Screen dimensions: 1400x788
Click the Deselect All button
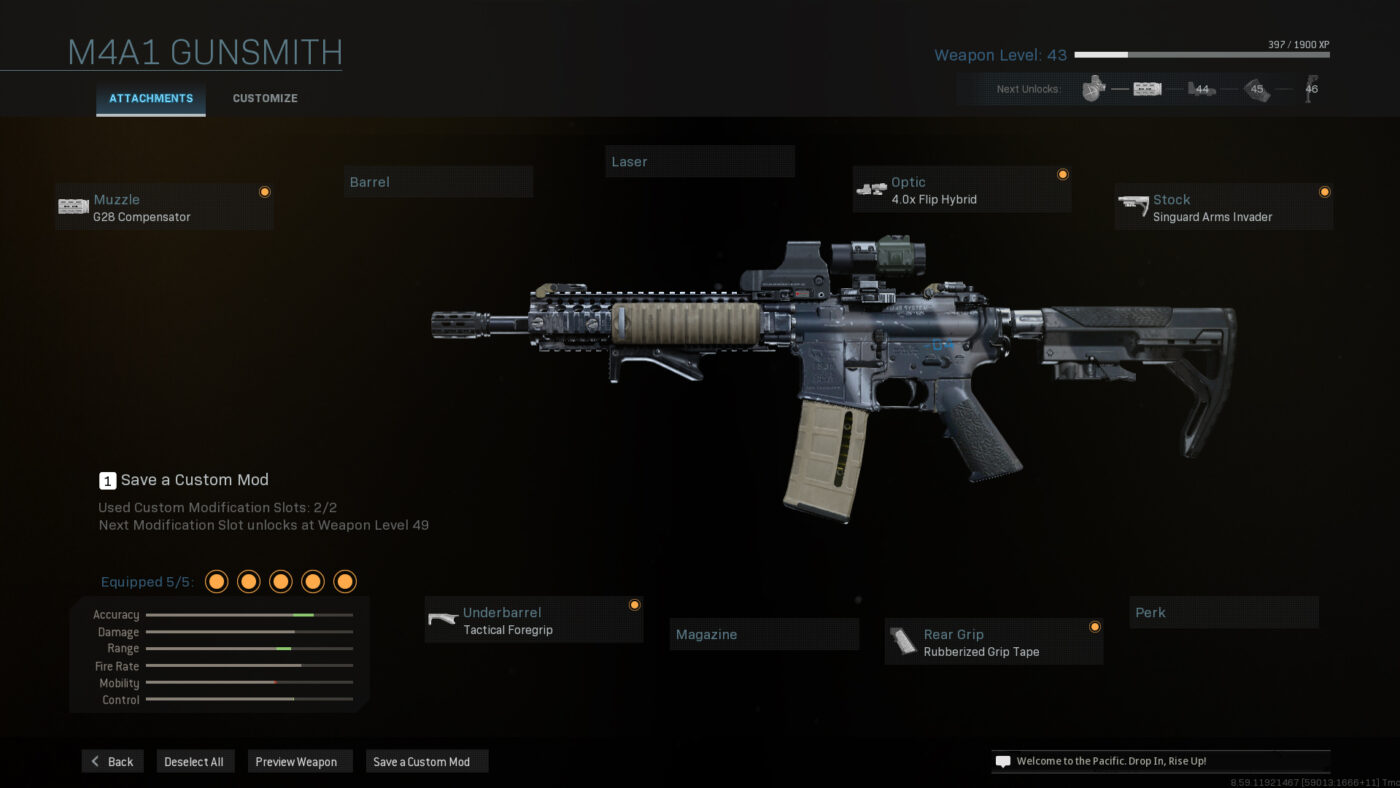point(195,761)
